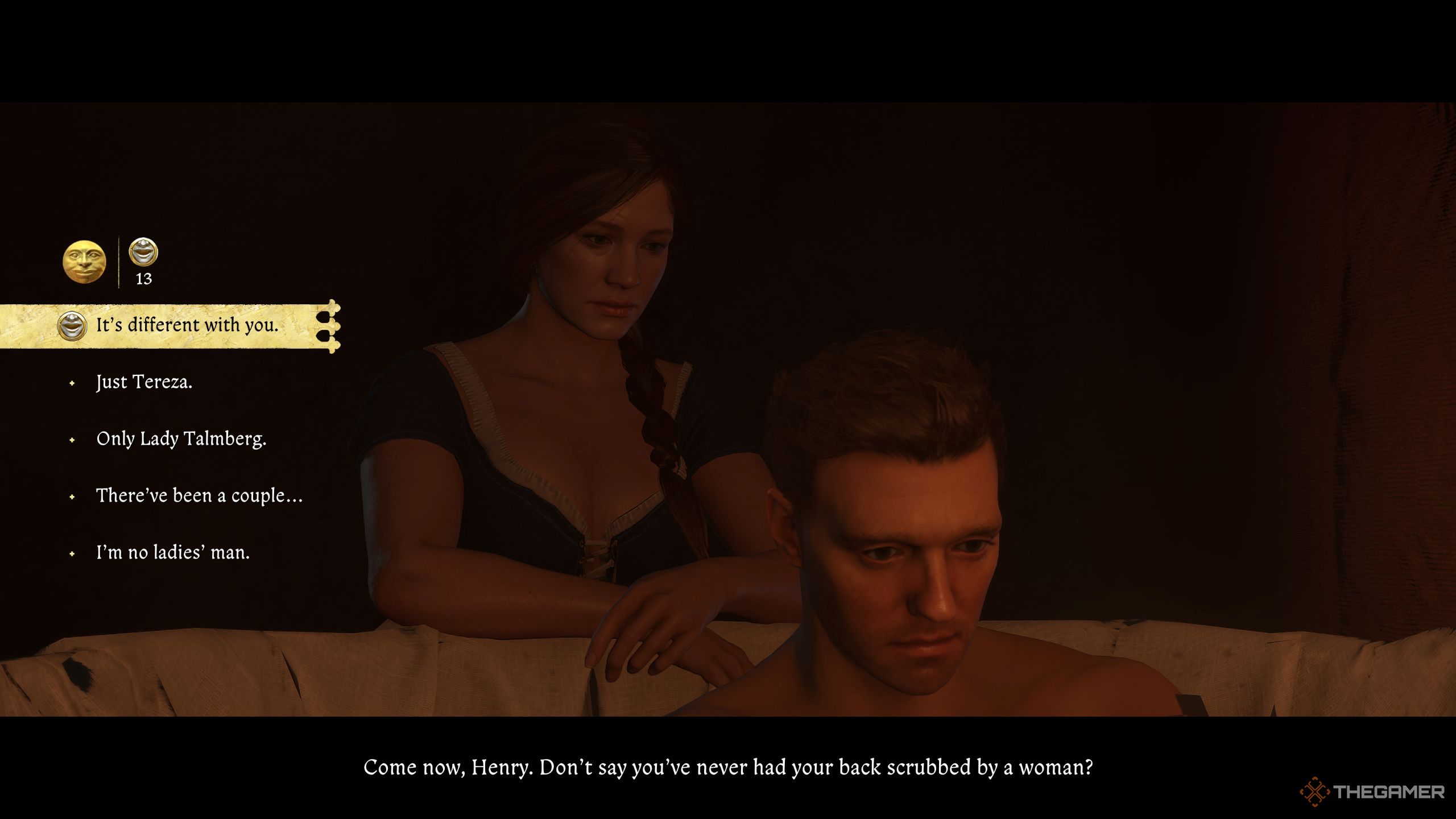Expand details under the charisma score 13
Screen dimensions: 1456x819
pos(144,279)
